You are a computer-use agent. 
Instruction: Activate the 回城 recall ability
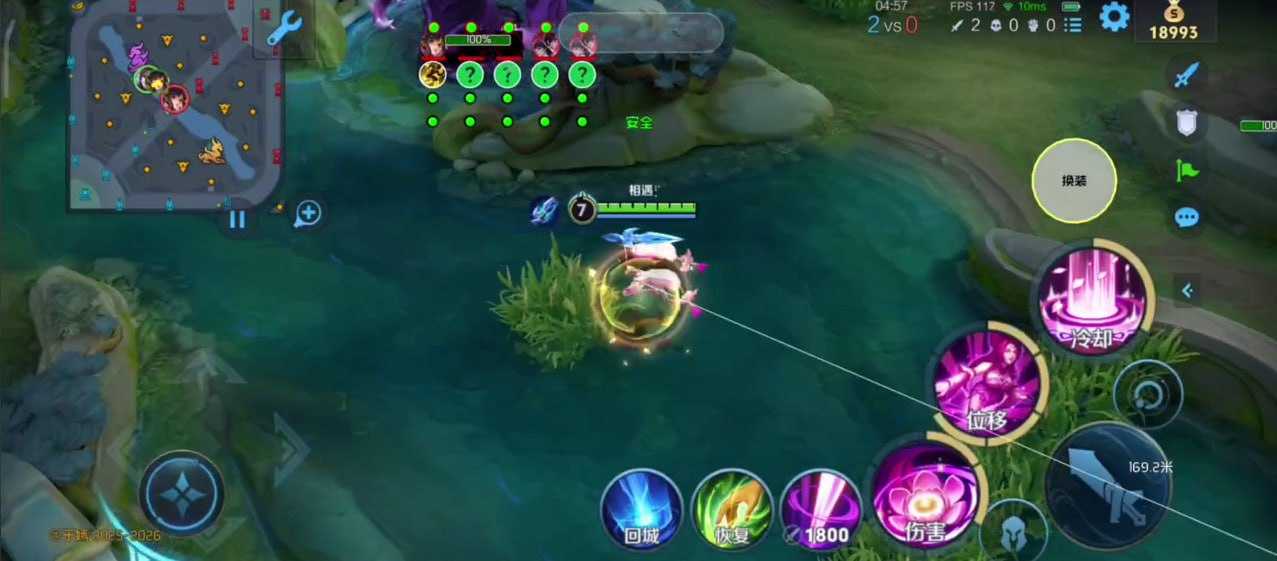641,510
